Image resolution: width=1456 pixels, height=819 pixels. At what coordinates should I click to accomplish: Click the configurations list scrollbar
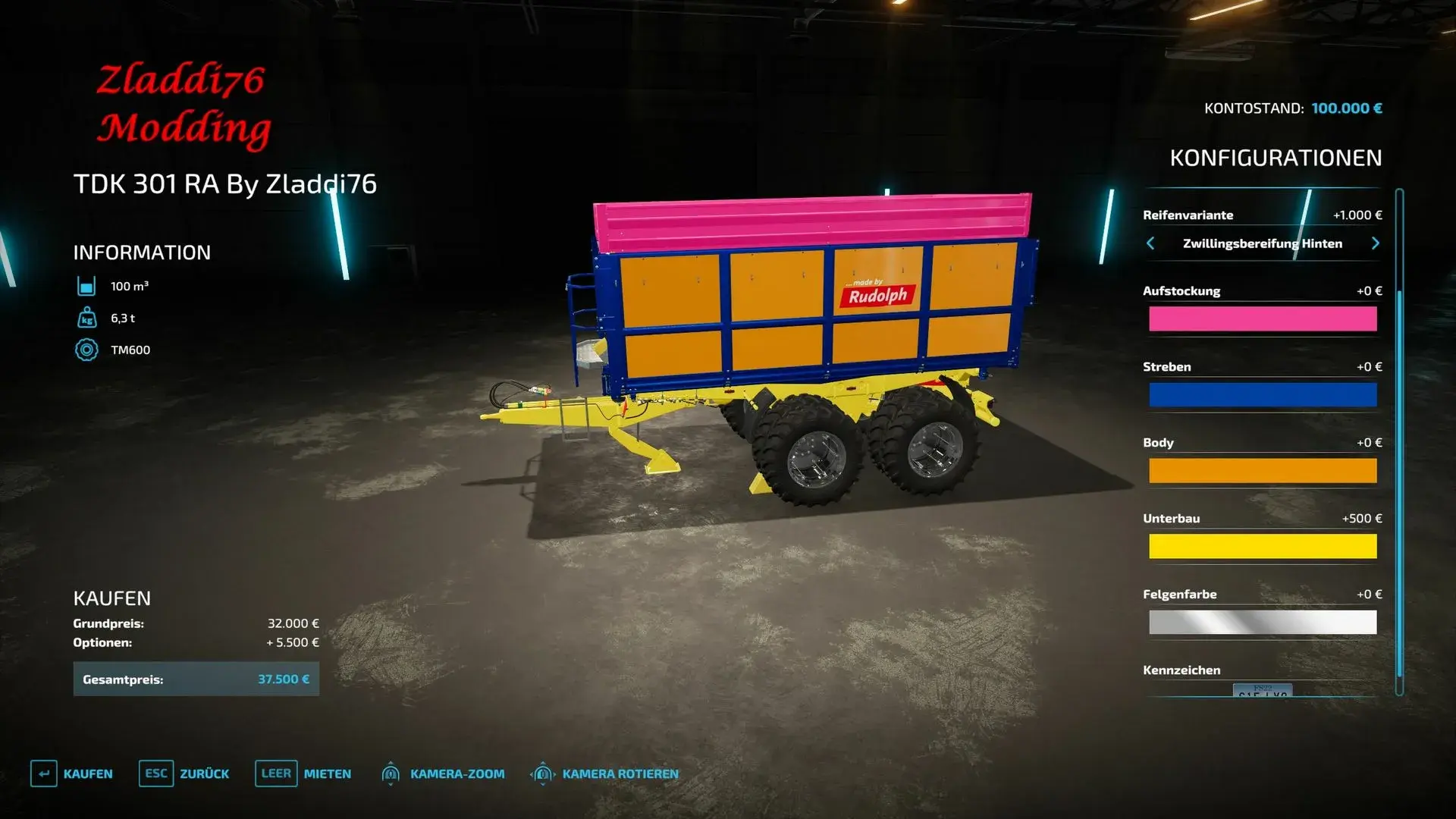pyautogui.click(x=1399, y=440)
